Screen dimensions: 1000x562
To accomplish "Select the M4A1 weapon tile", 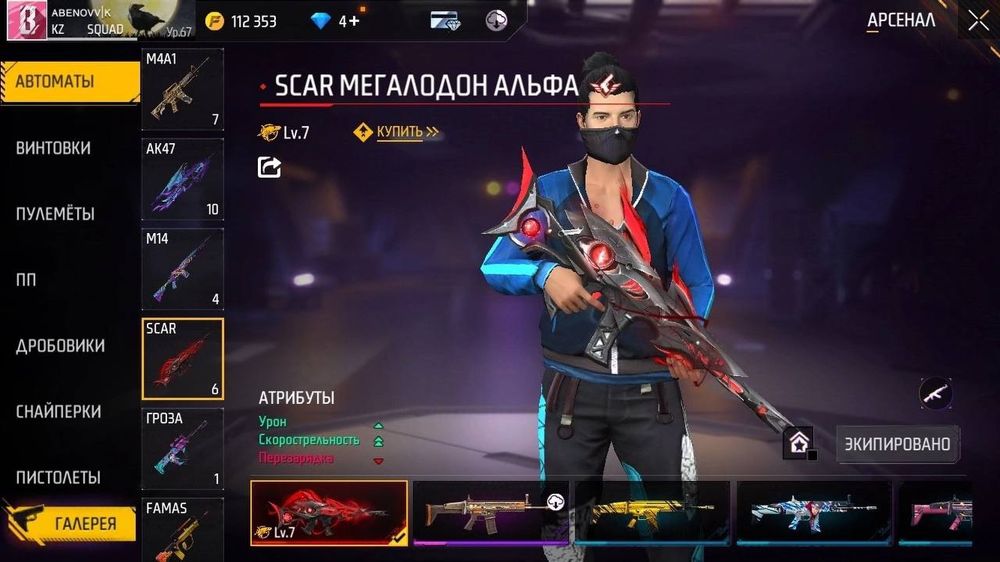I will tap(182, 90).
